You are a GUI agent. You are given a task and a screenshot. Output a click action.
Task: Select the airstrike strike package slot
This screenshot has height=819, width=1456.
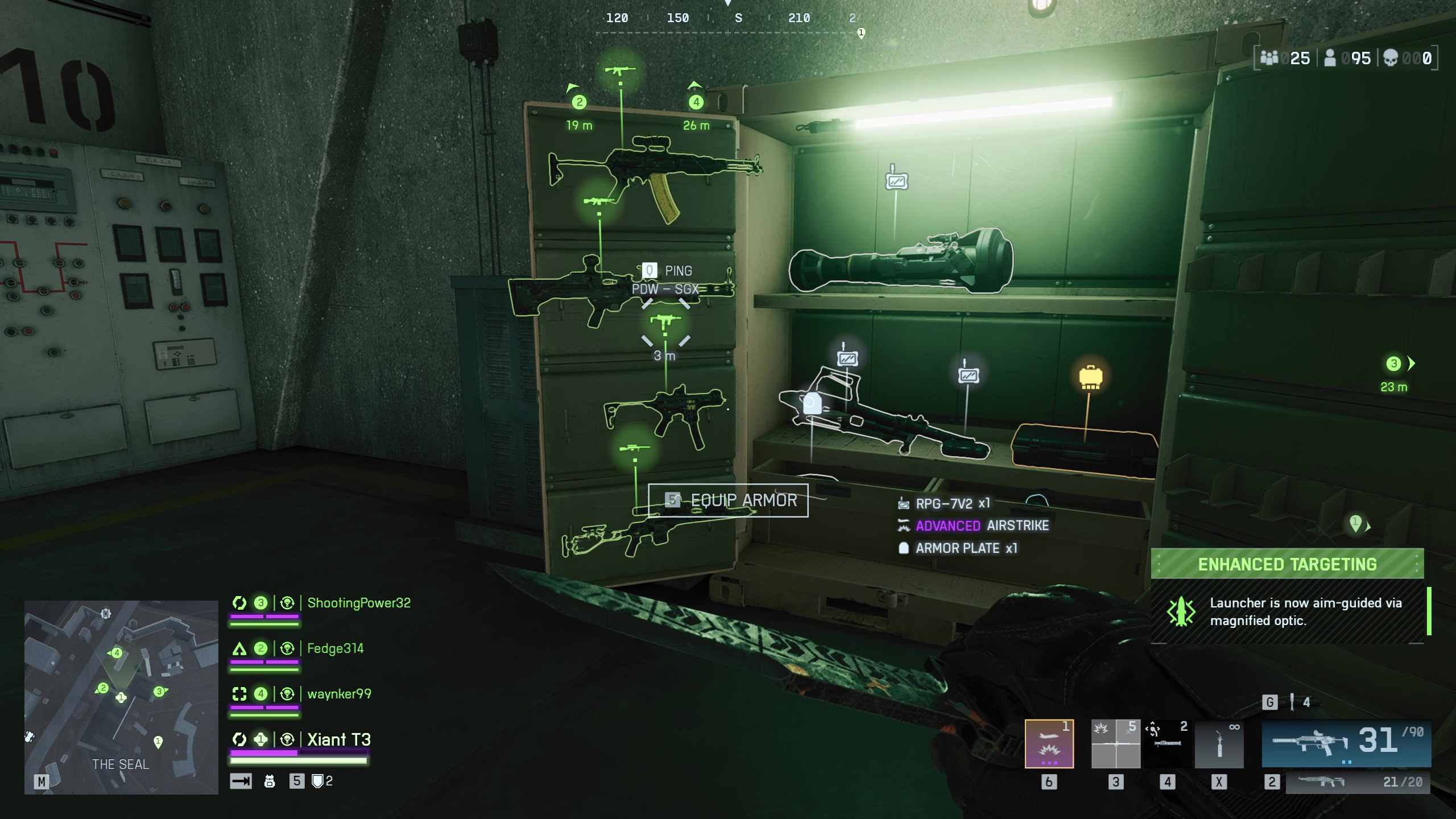[x=1049, y=744]
